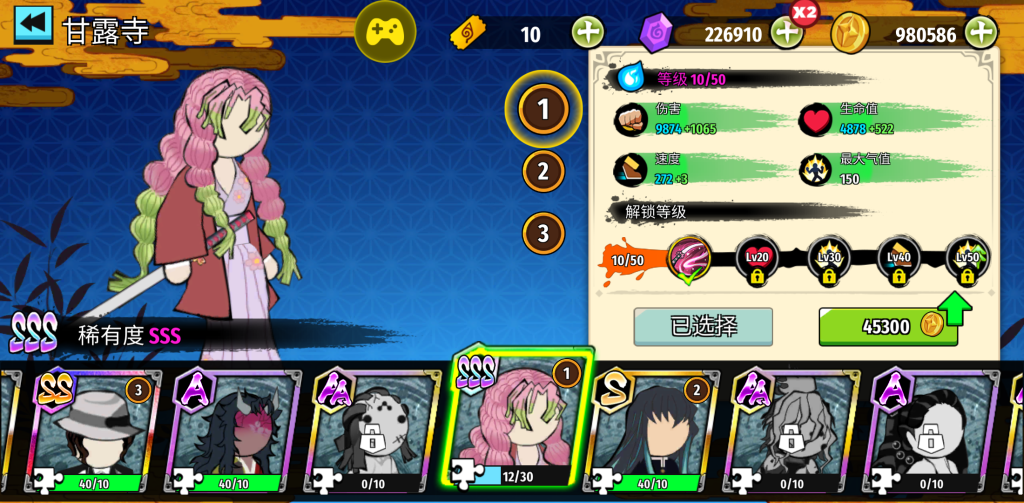Open the yellow gamepad icon menu
This screenshot has width=1024, height=503.
pos(385,32)
